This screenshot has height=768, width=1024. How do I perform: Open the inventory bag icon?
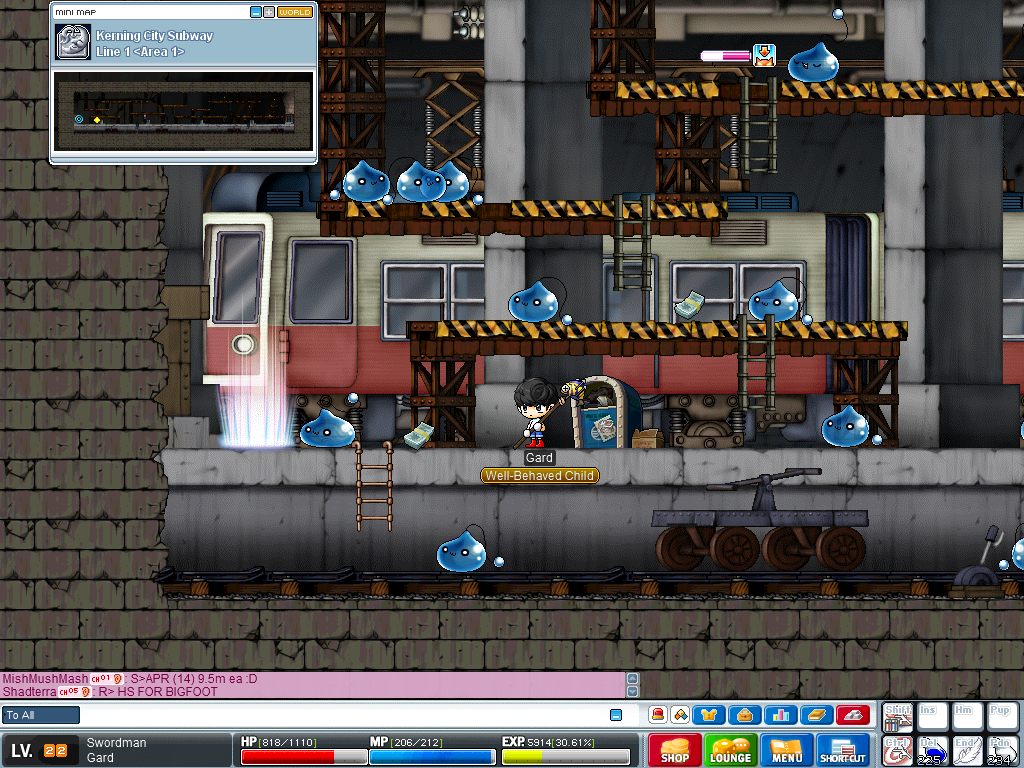(744, 715)
